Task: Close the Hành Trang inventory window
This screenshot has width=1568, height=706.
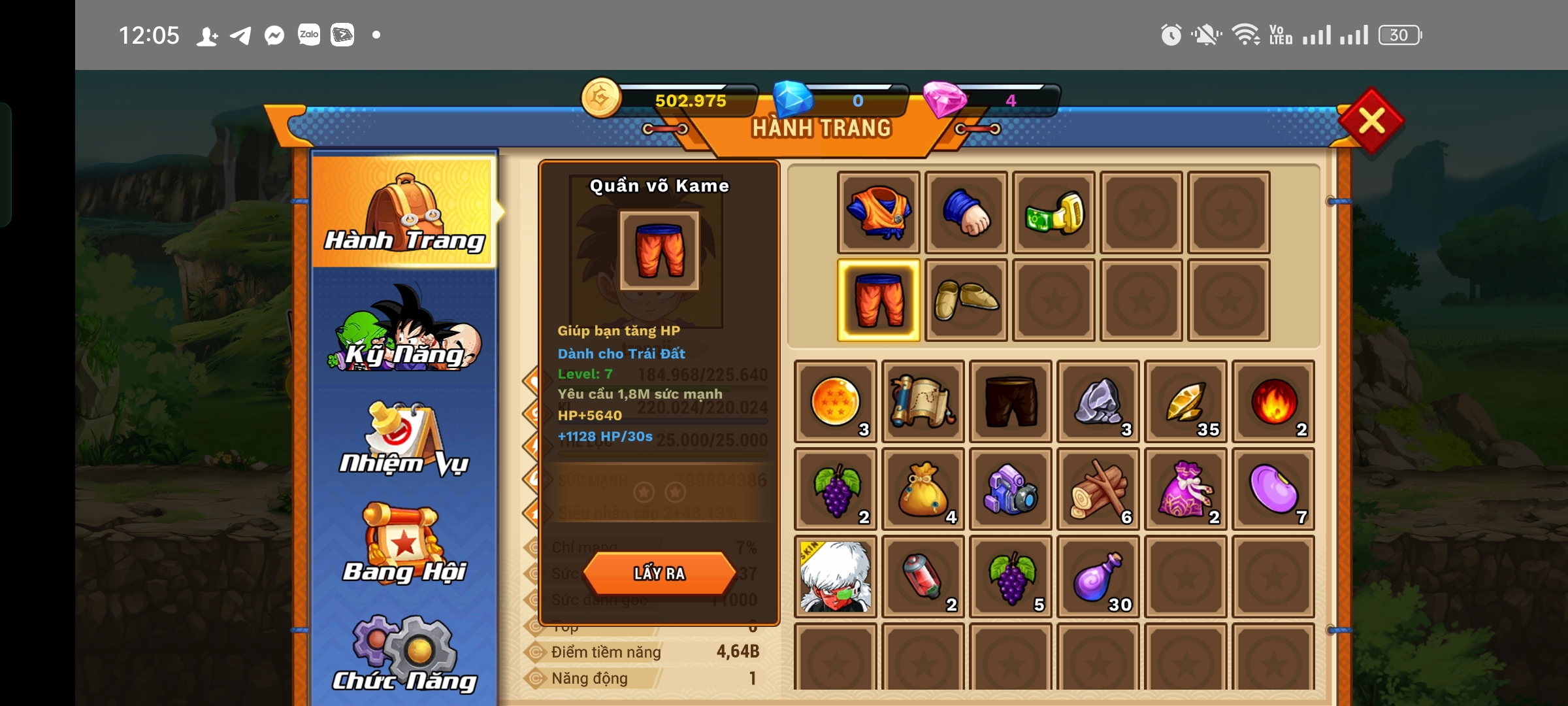Action: pyautogui.click(x=1371, y=121)
